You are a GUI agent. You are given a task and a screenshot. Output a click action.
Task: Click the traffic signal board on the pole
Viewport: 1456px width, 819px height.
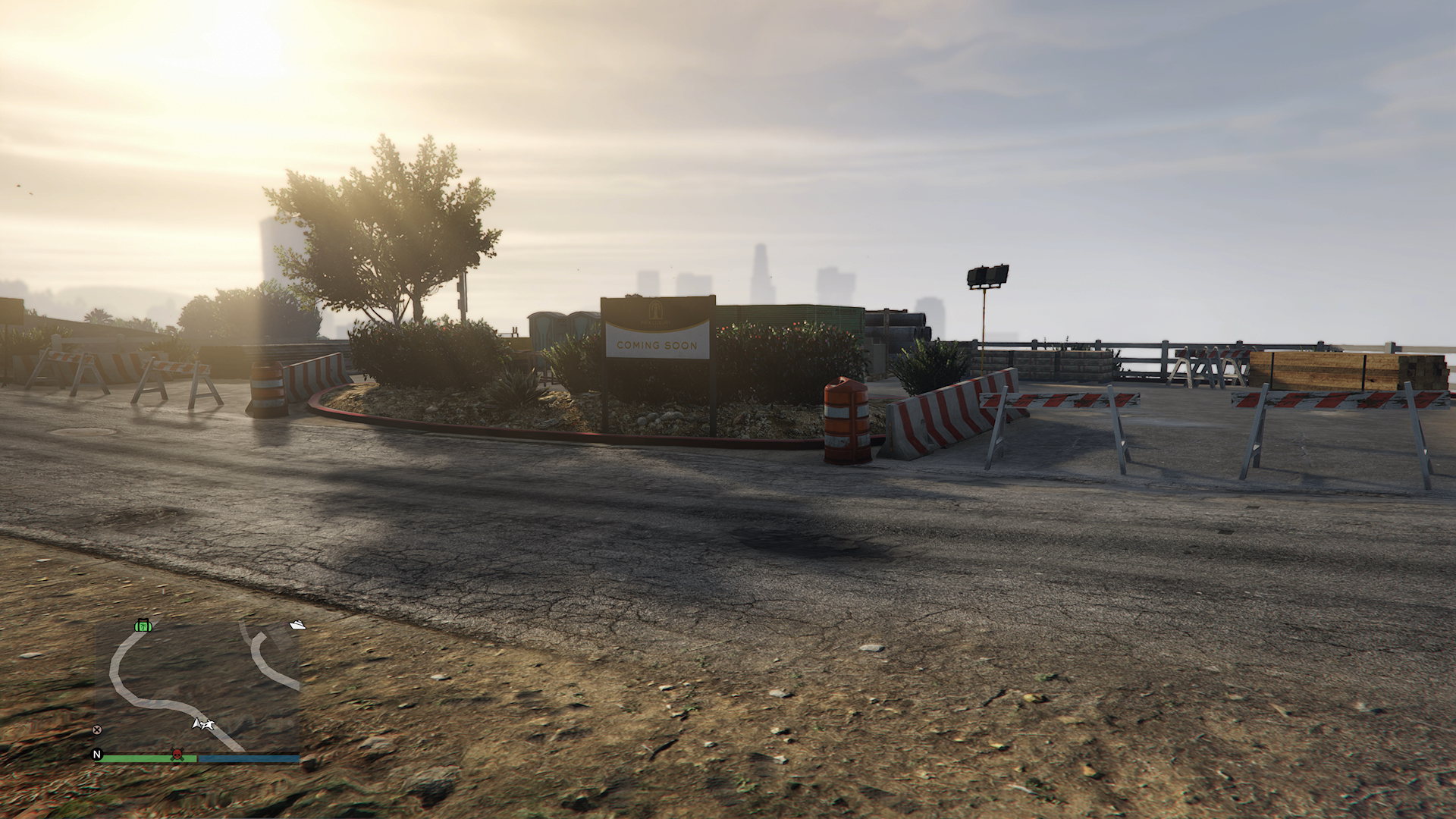pos(987,277)
